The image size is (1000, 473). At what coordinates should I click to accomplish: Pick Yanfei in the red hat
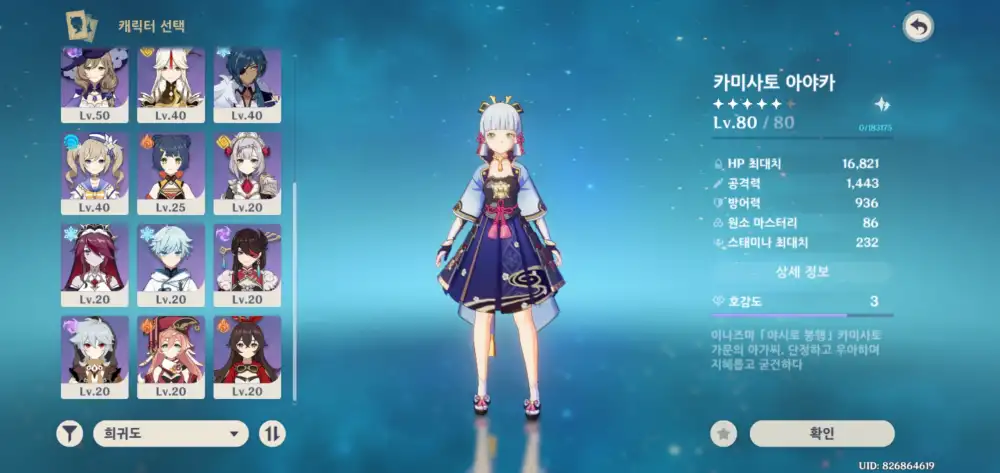tap(170, 355)
